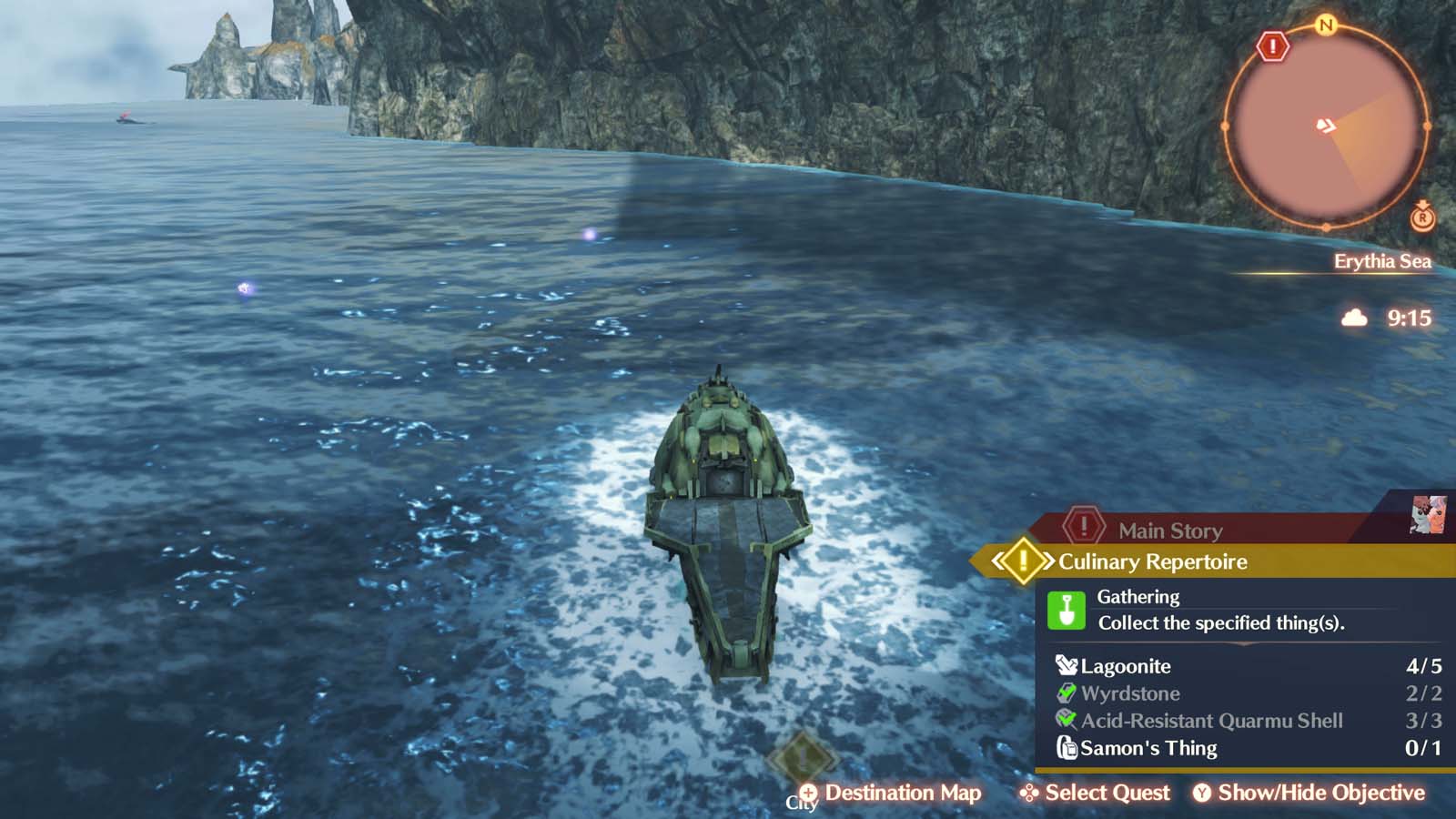
Task: Click the Lagoonite 4/5 progress counter
Action: (x=1423, y=665)
